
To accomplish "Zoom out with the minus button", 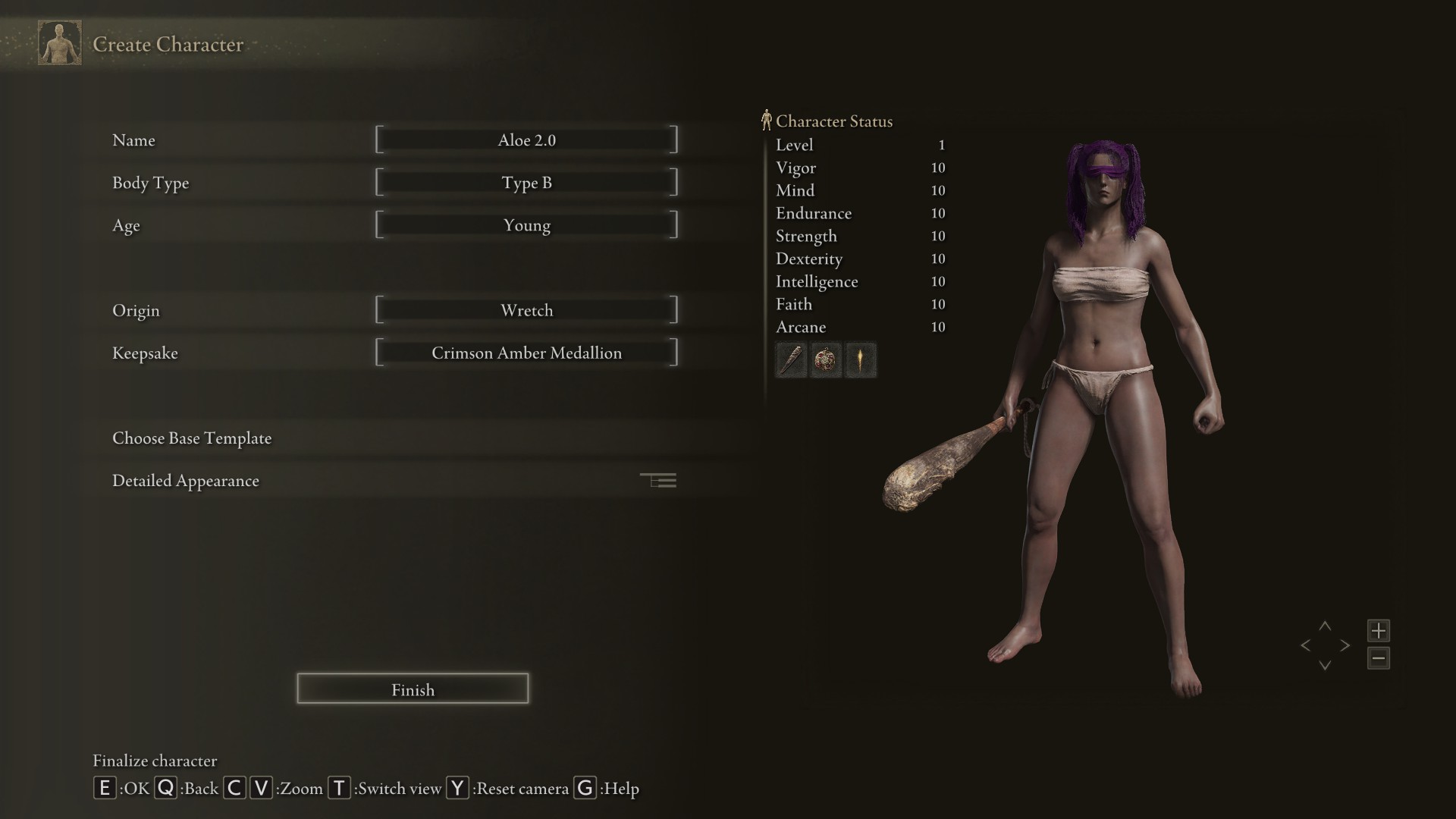I will pos(1379,658).
